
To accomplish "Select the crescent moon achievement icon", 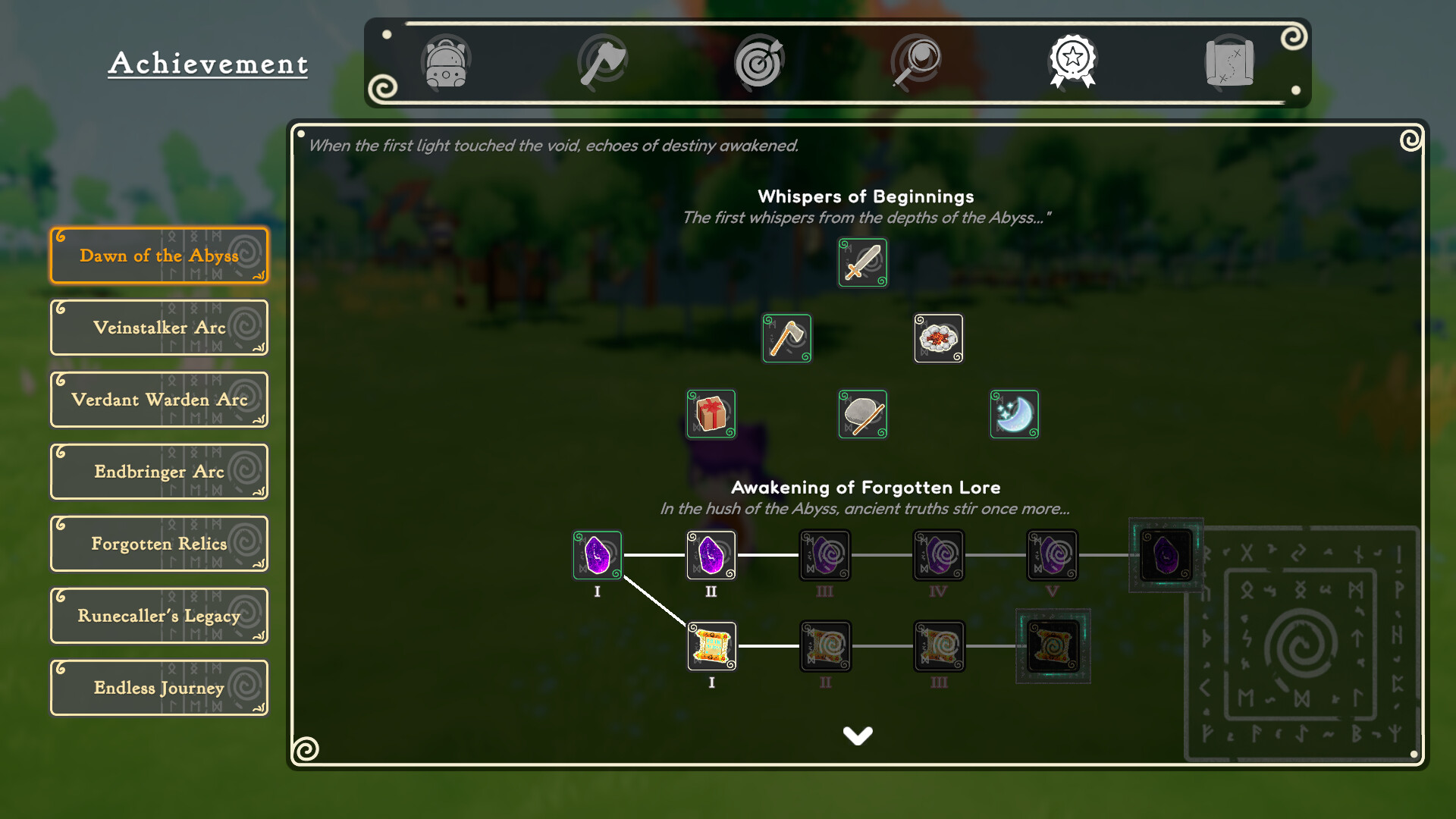I will [x=1014, y=414].
